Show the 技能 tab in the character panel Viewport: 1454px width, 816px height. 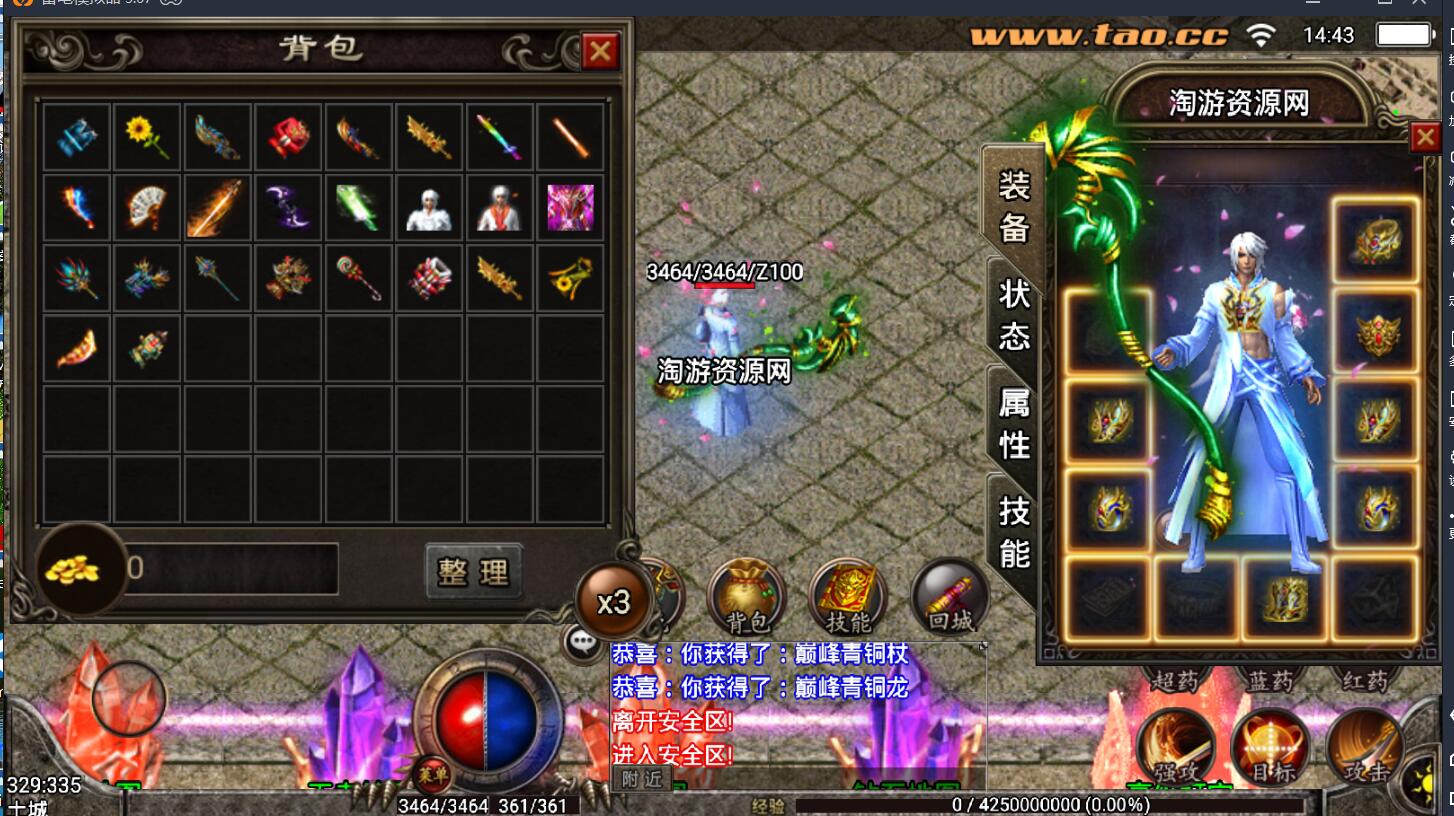point(1014,530)
